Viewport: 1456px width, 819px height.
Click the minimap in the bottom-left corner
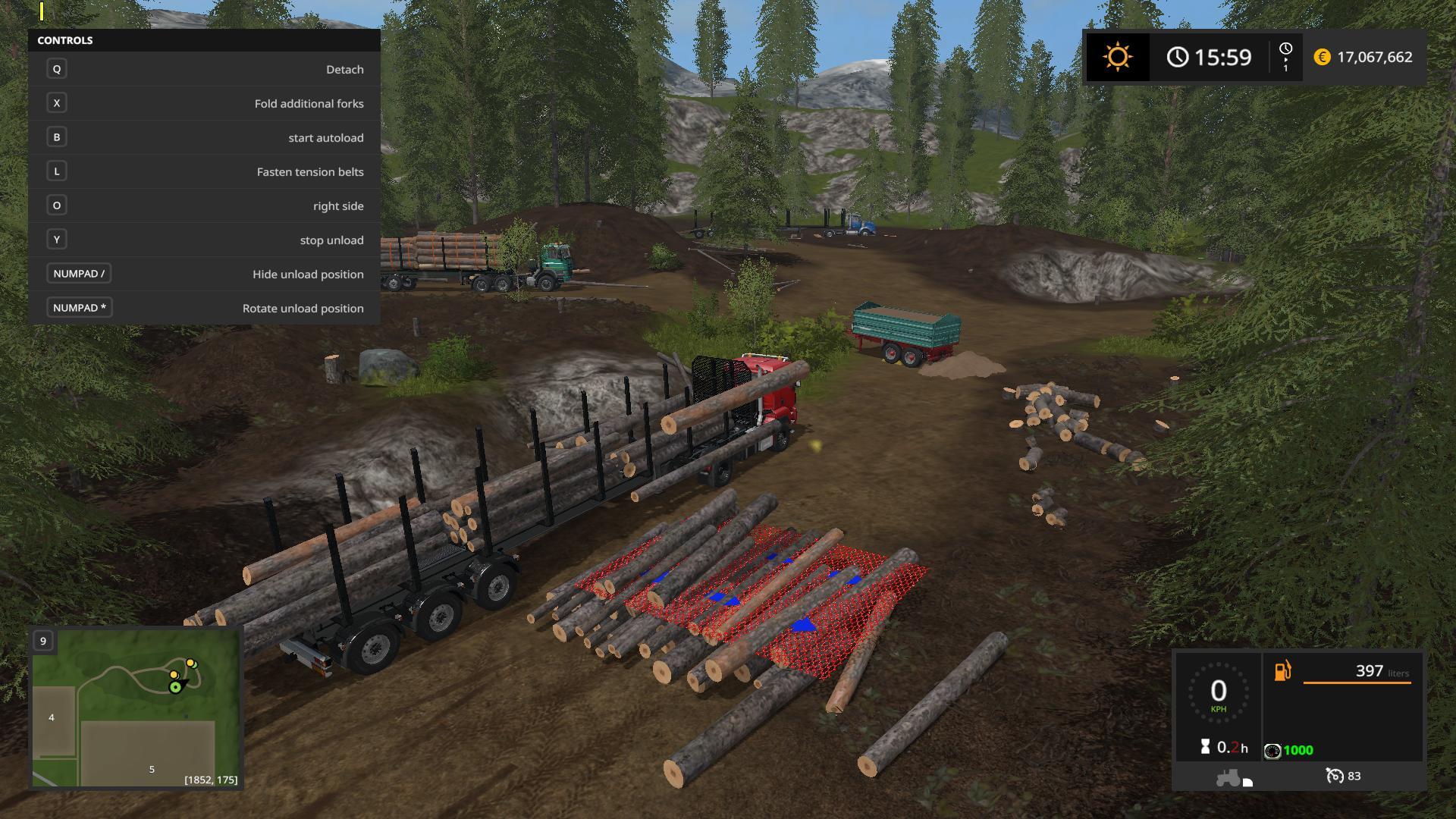coord(136,708)
